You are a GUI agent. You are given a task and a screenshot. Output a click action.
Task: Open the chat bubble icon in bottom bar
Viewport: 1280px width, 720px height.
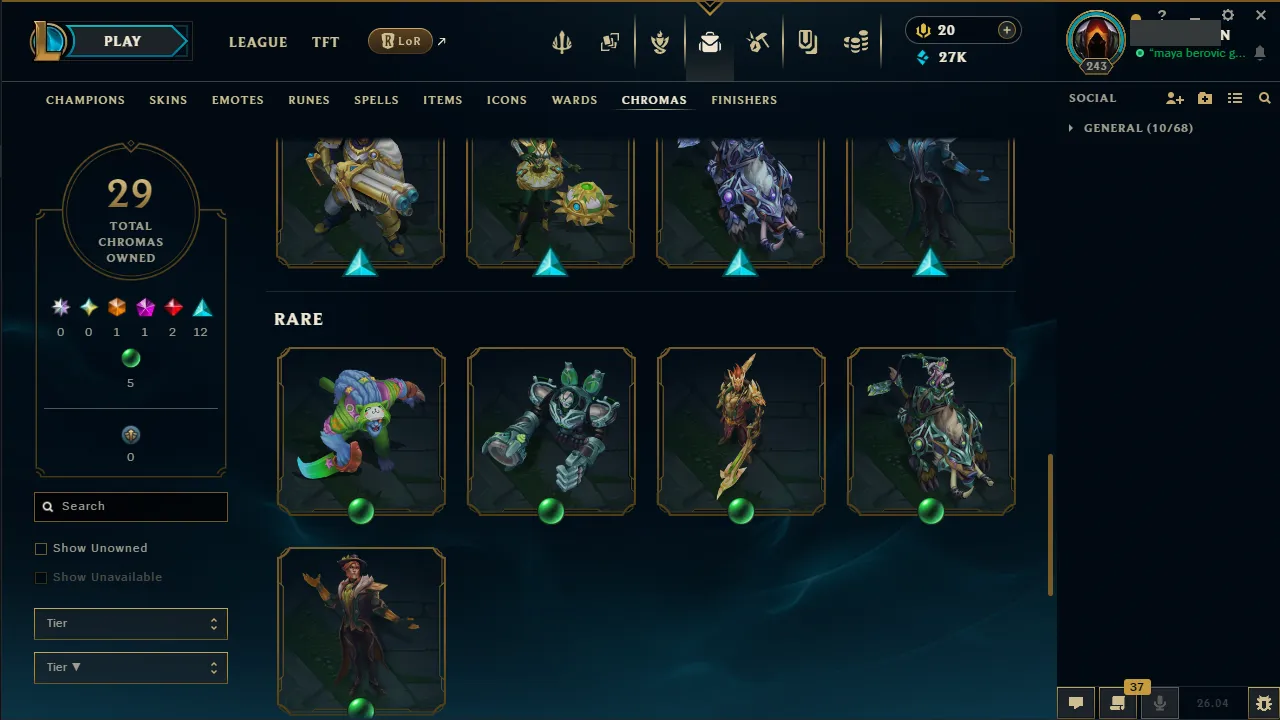click(x=1075, y=703)
